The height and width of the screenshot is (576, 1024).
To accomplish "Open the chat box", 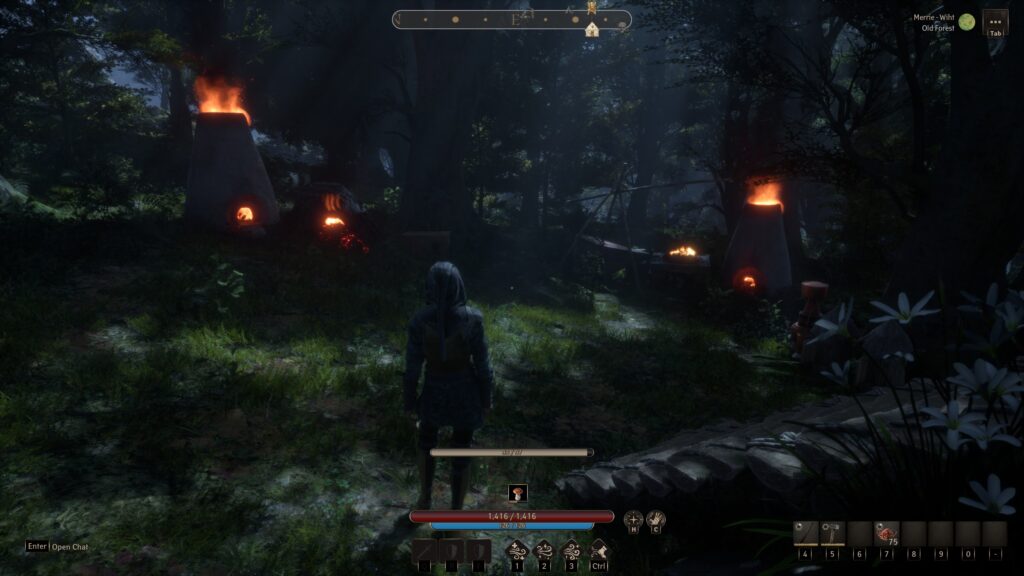I will [59, 547].
